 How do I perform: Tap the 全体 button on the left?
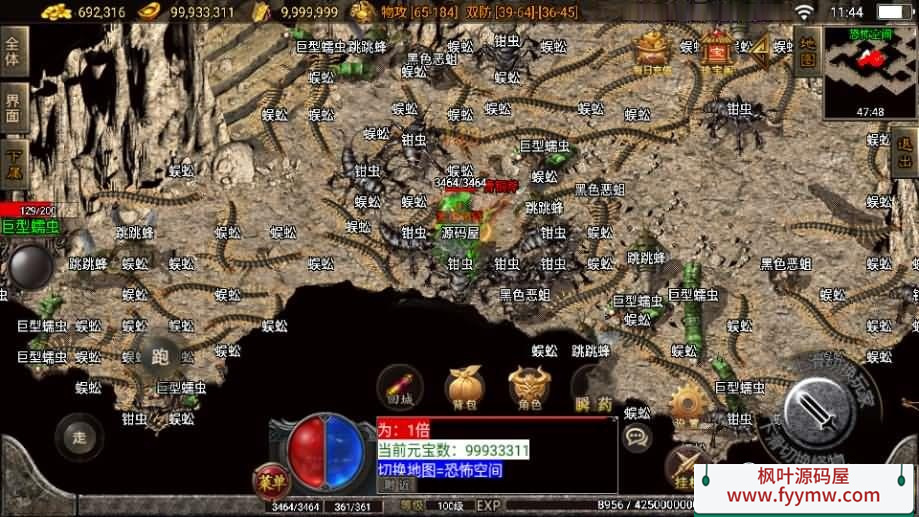point(13,52)
